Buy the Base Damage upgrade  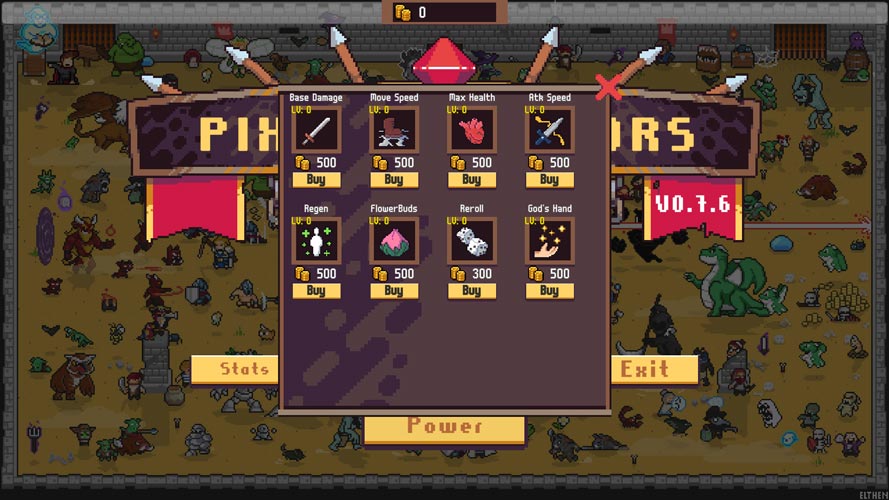coord(316,180)
